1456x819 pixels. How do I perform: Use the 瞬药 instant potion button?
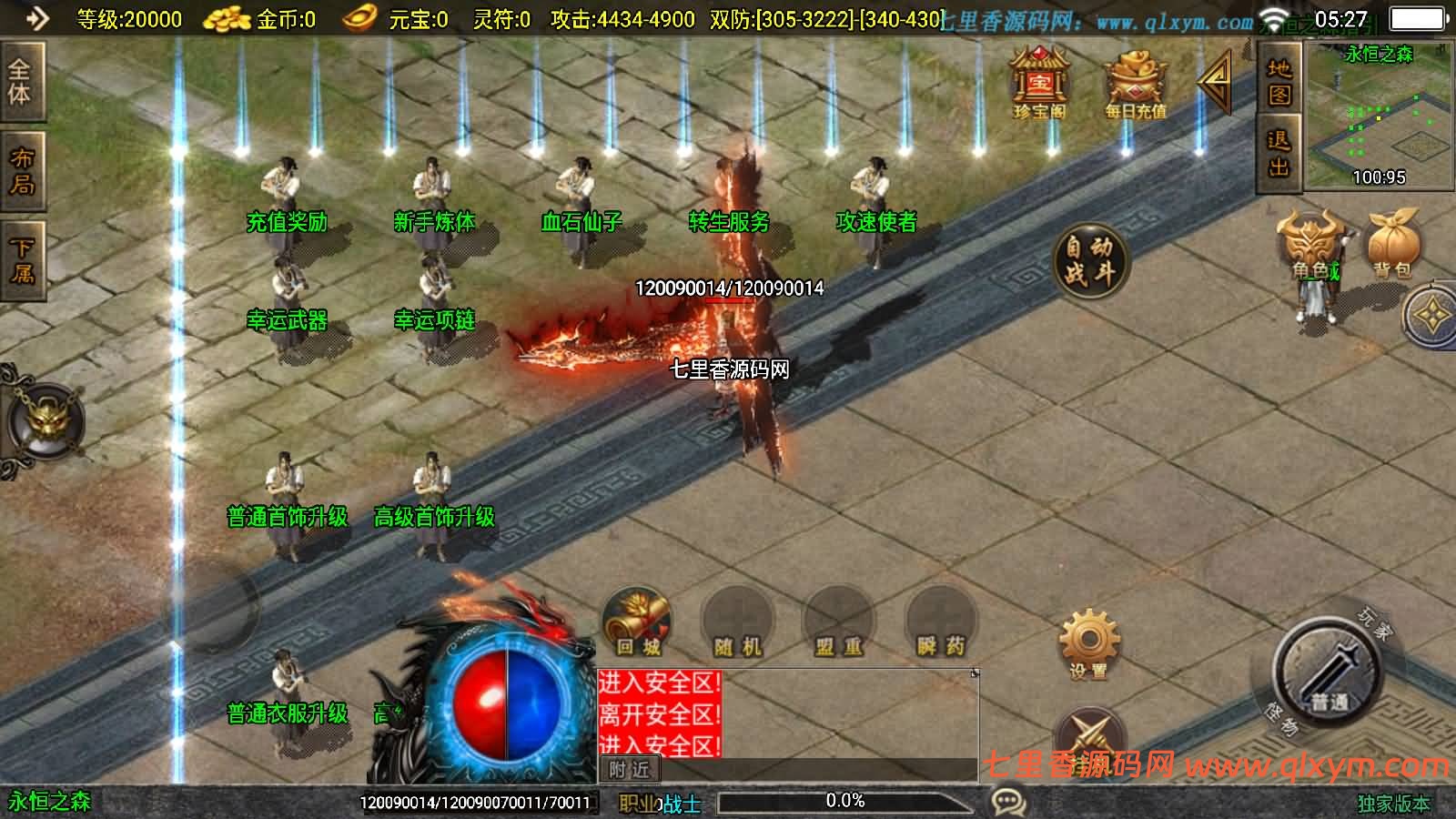940,625
